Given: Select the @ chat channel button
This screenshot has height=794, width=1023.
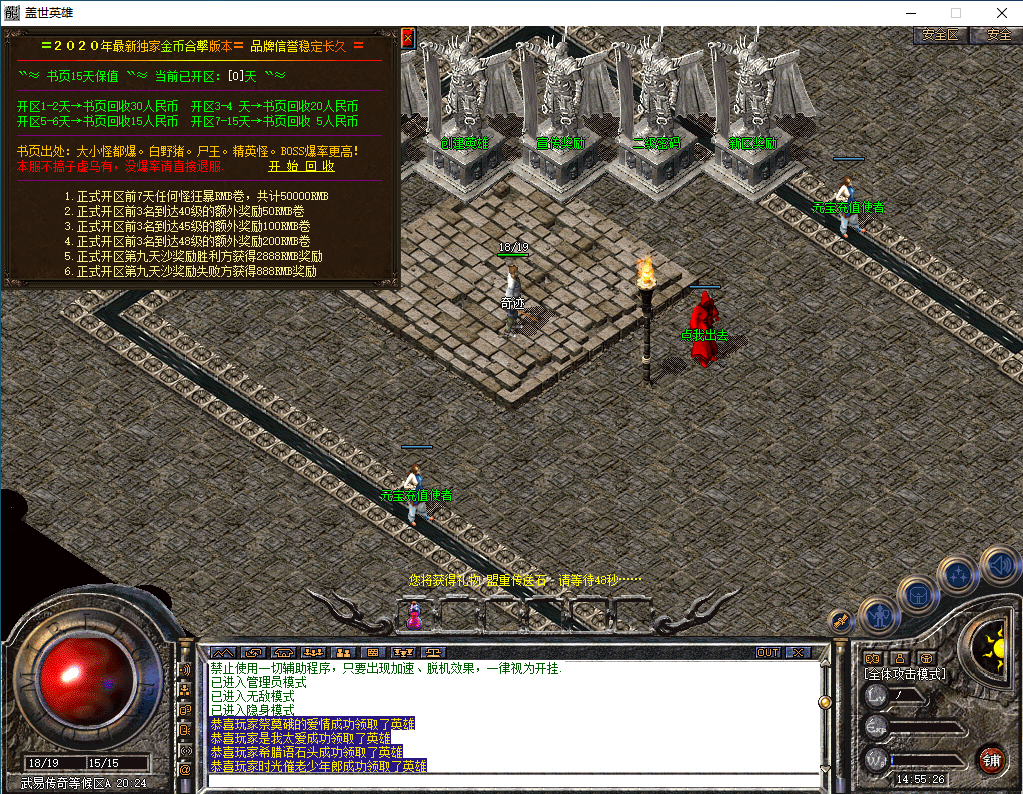Looking at the screenshot, I should (x=185, y=770).
